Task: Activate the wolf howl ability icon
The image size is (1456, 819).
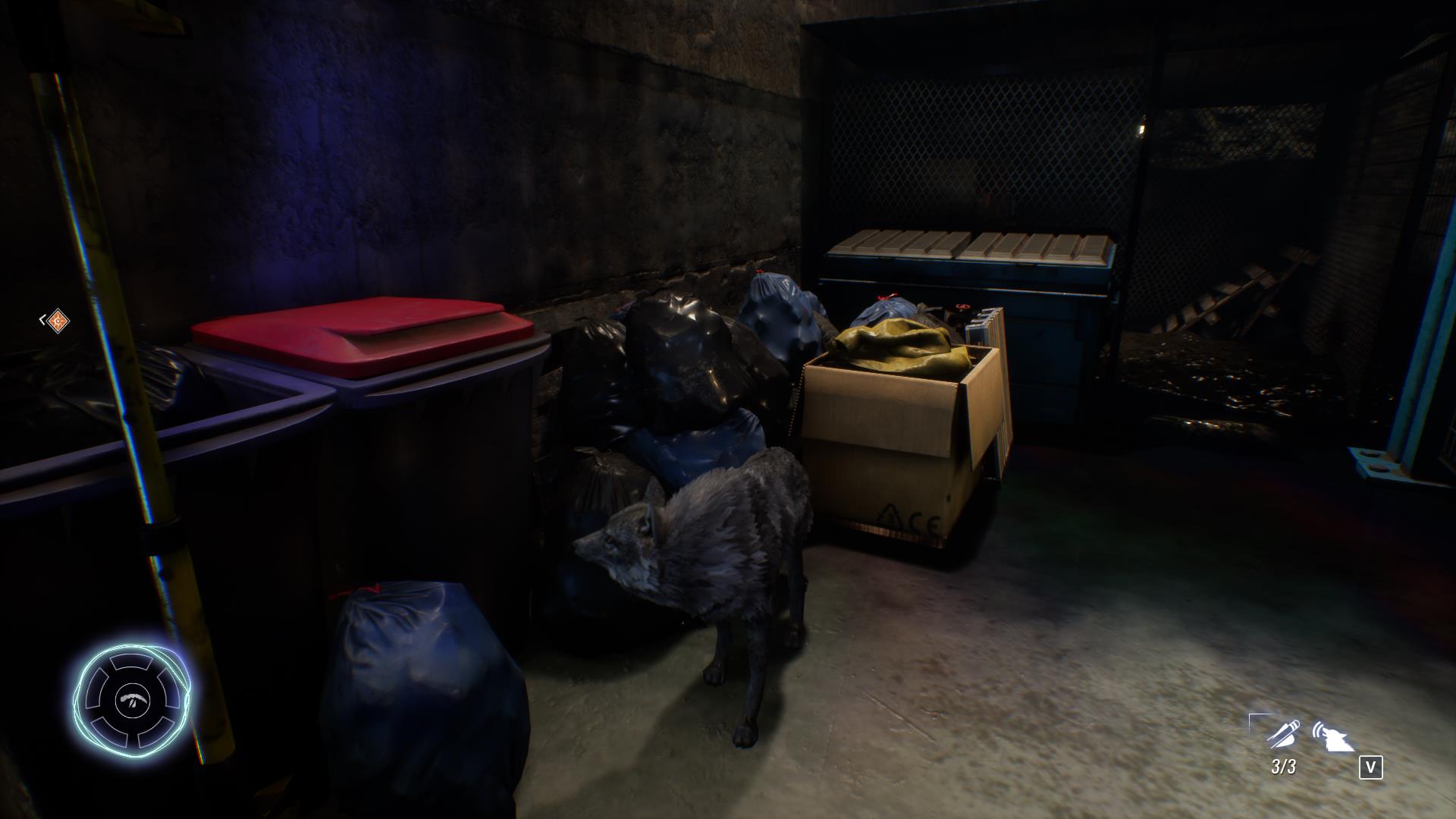Action: [1334, 736]
